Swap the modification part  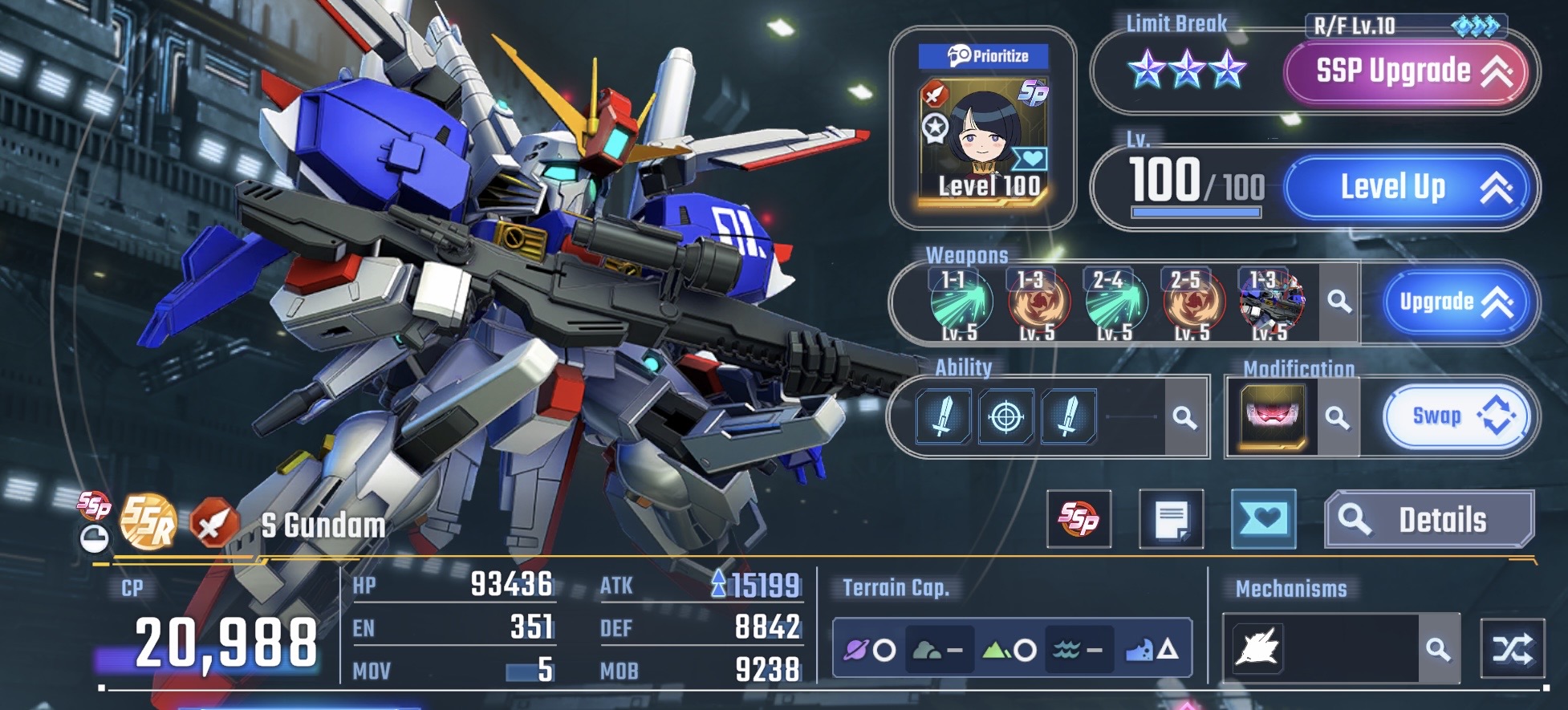click(x=1455, y=416)
